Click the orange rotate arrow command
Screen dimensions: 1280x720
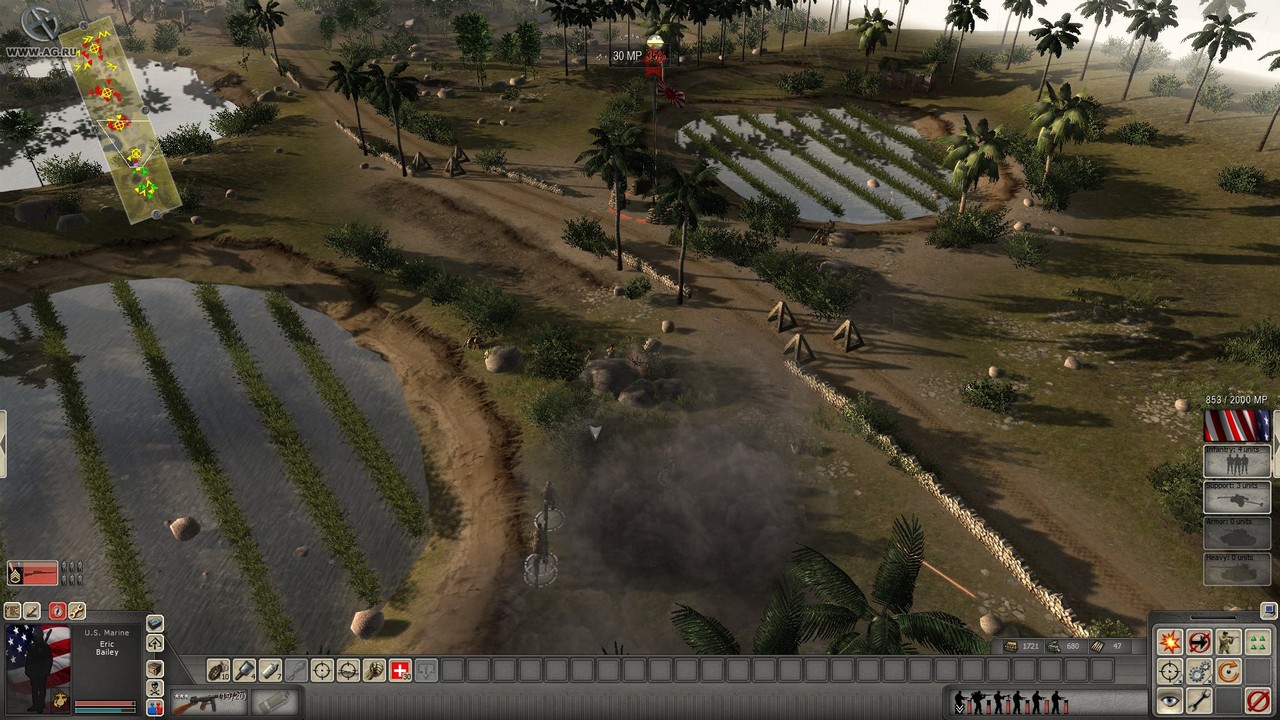(1228, 672)
